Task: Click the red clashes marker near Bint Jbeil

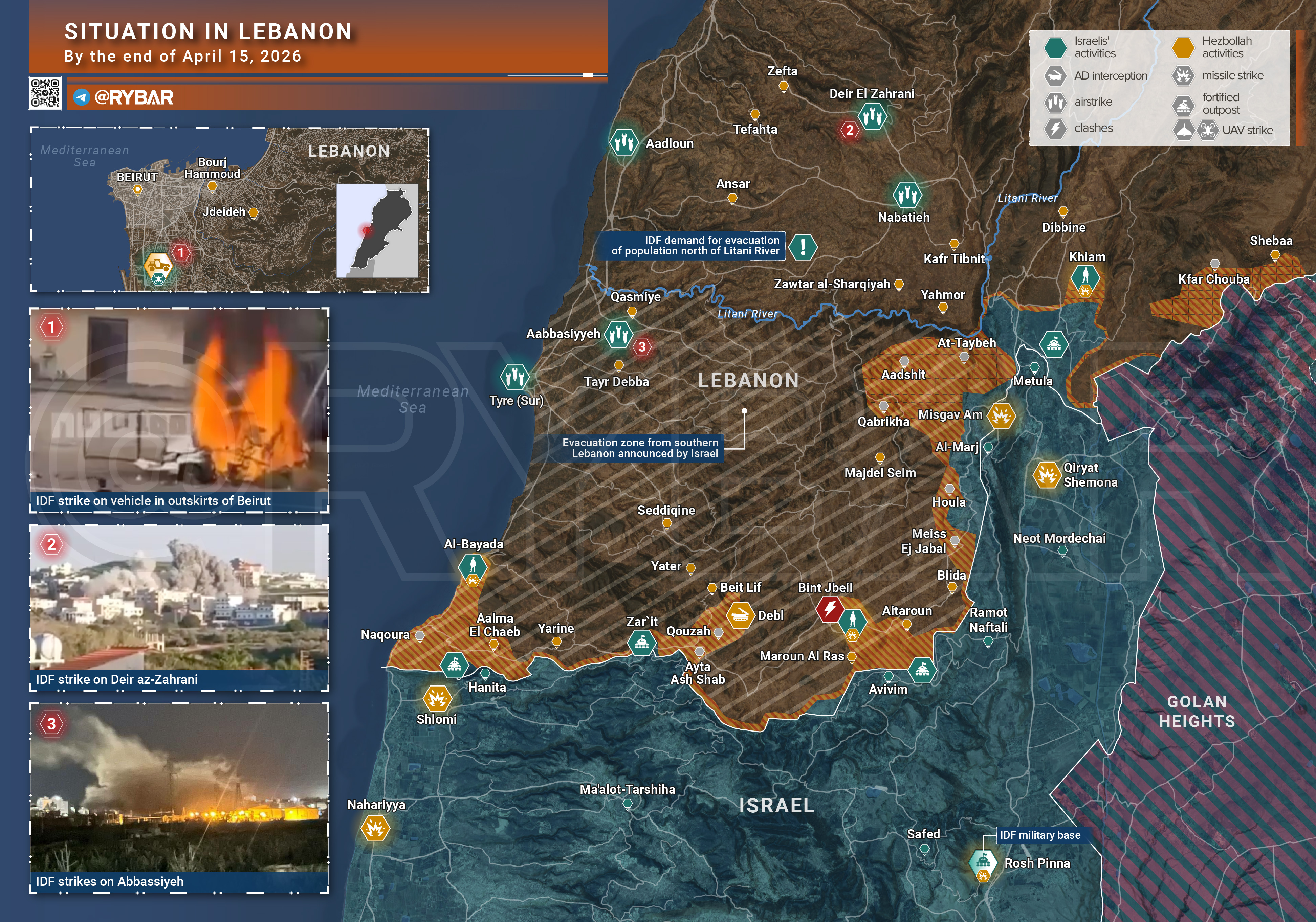Action: click(x=829, y=609)
